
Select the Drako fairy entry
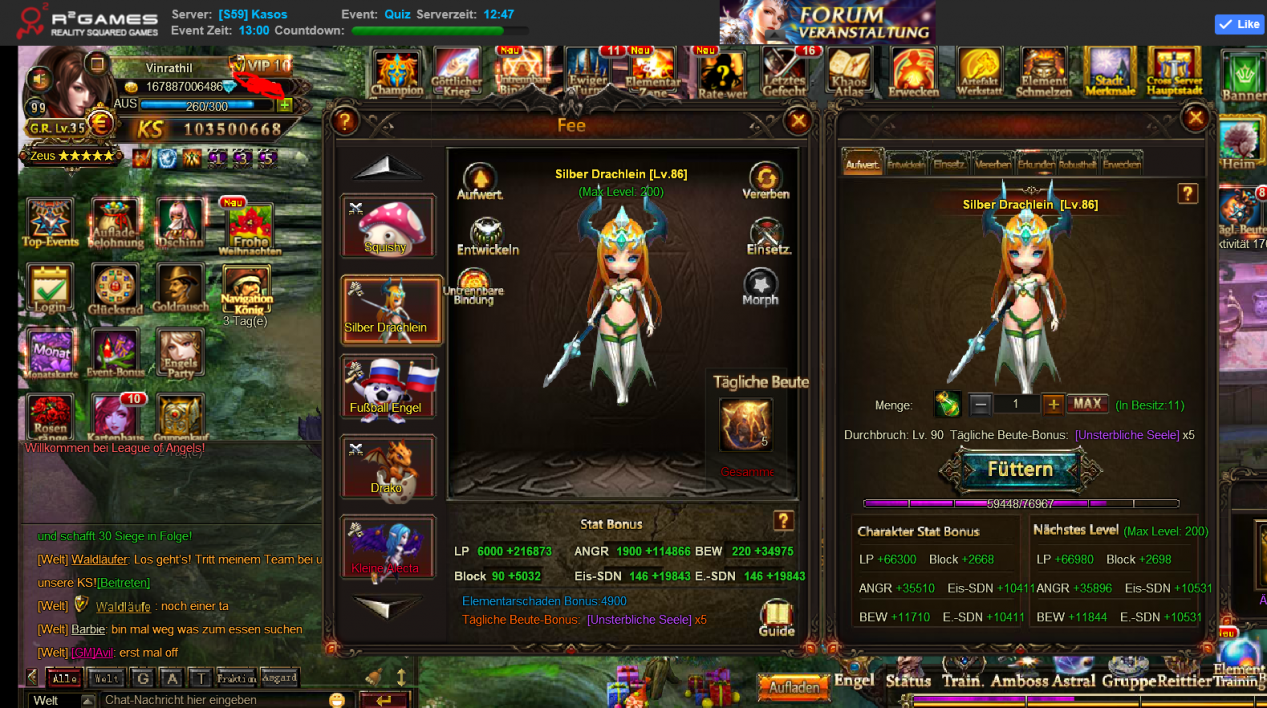click(x=387, y=467)
